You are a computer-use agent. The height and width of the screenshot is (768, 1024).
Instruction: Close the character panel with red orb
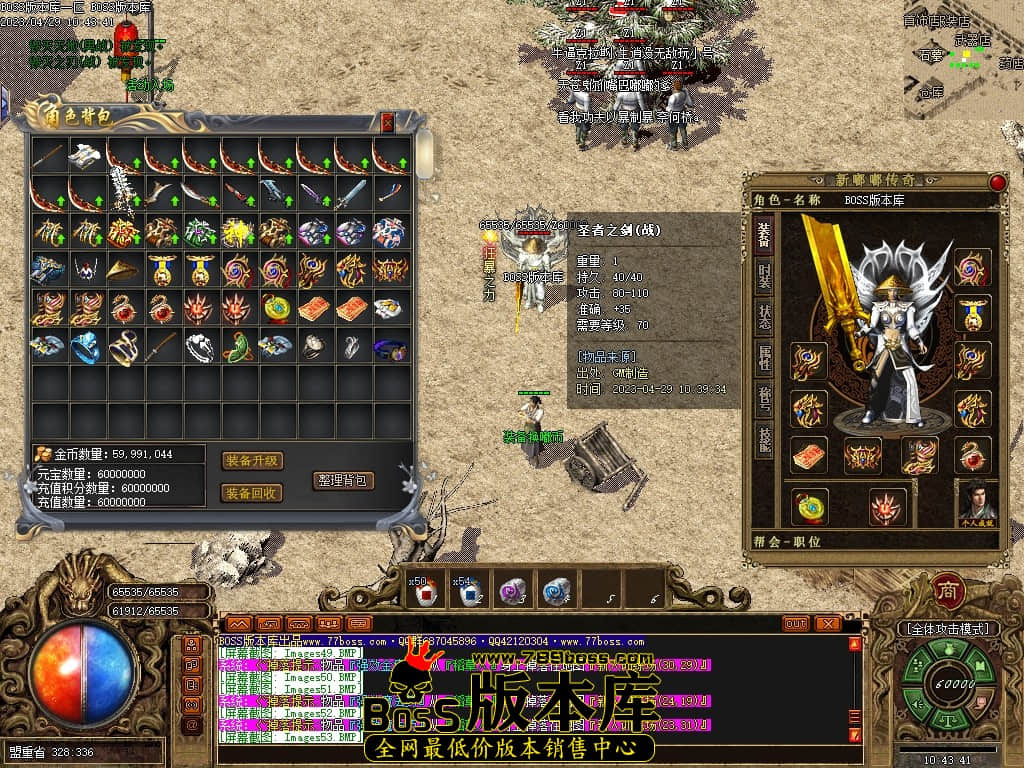997,182
